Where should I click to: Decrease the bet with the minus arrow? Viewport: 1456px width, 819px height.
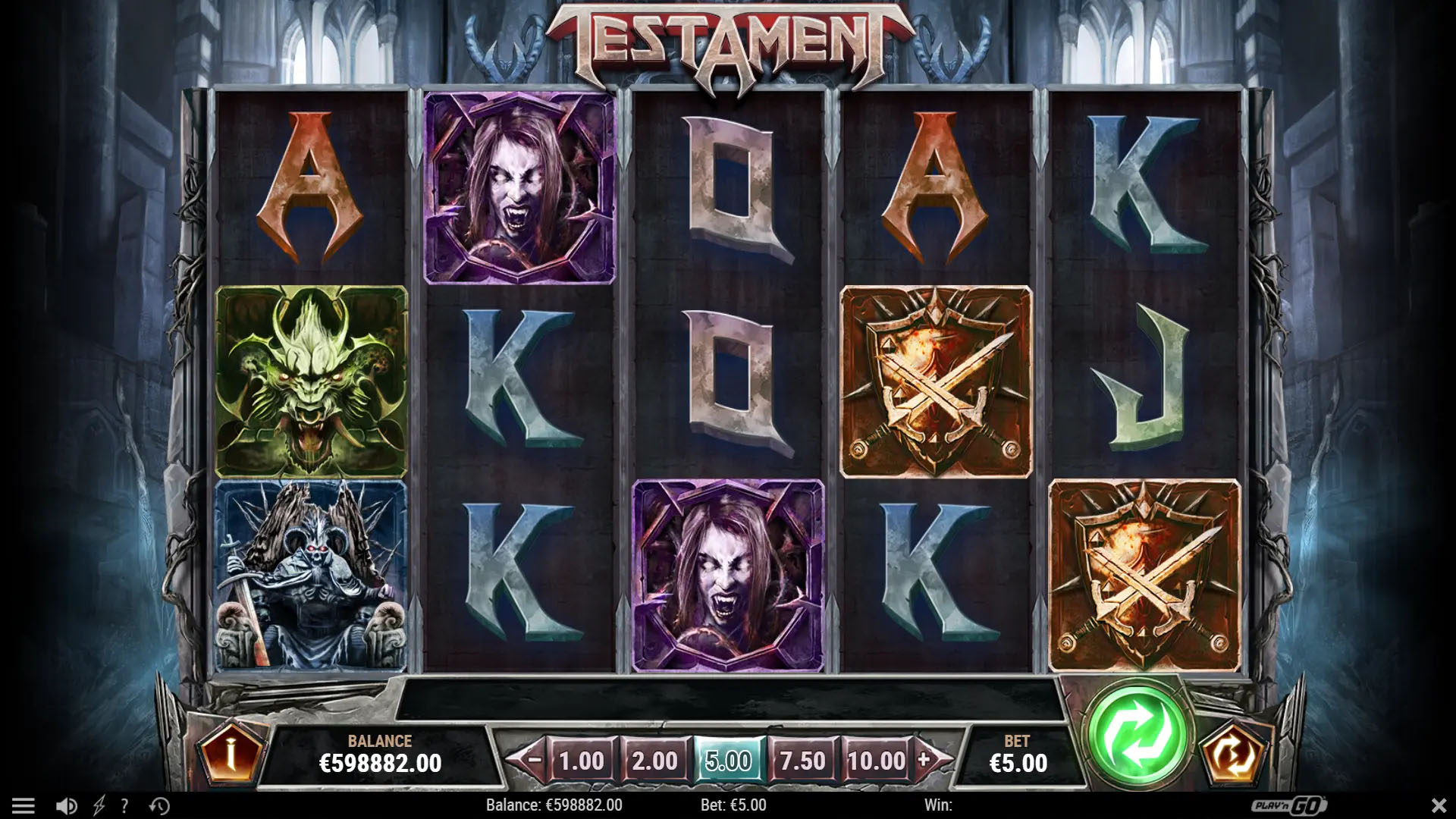click(534, 759)
